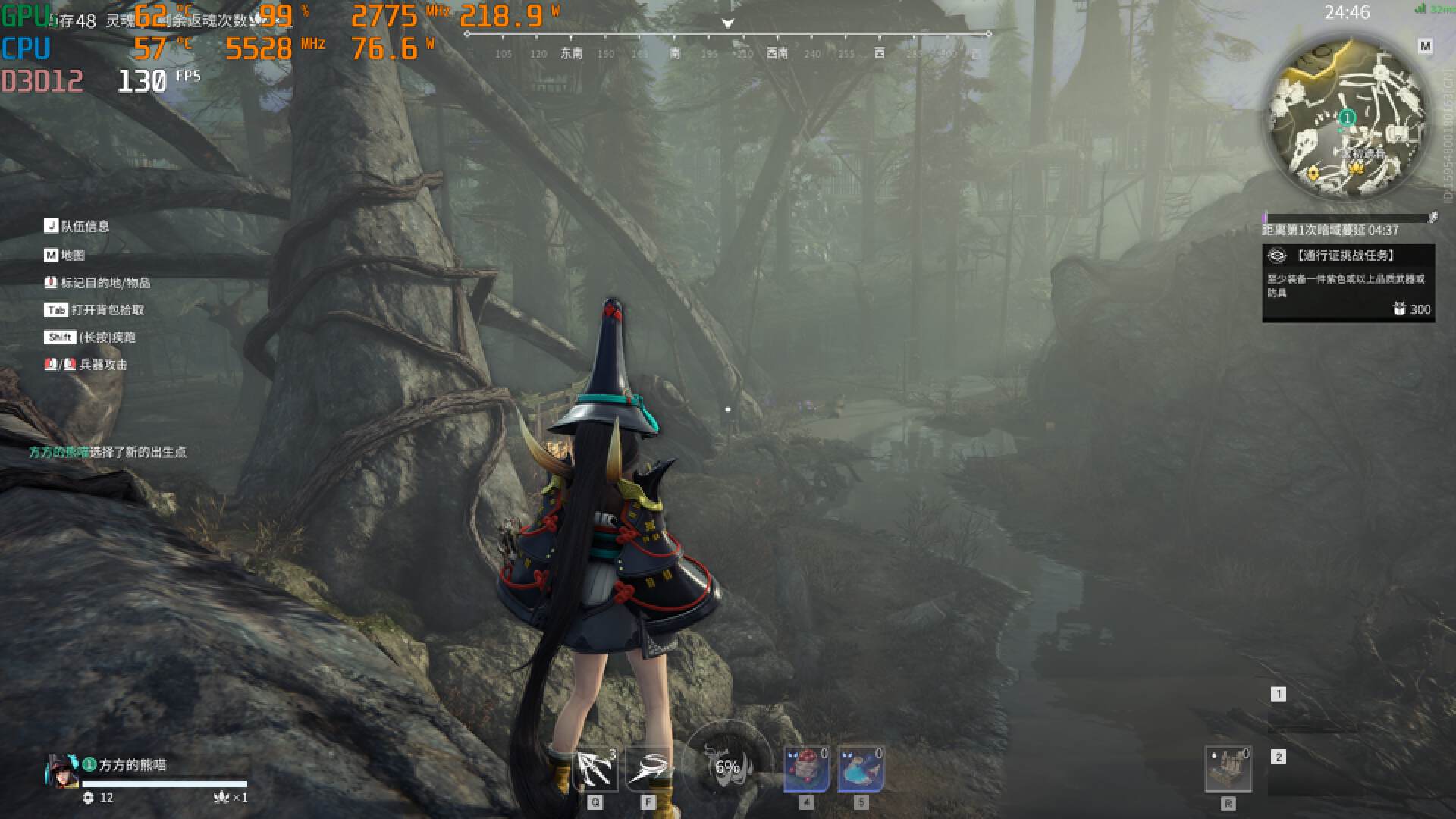Viewport: 1456px width, 819px height.
Task: Click the player portrait of 方方的熊喵
Action: pyautogui.click(x=62, y=771)
